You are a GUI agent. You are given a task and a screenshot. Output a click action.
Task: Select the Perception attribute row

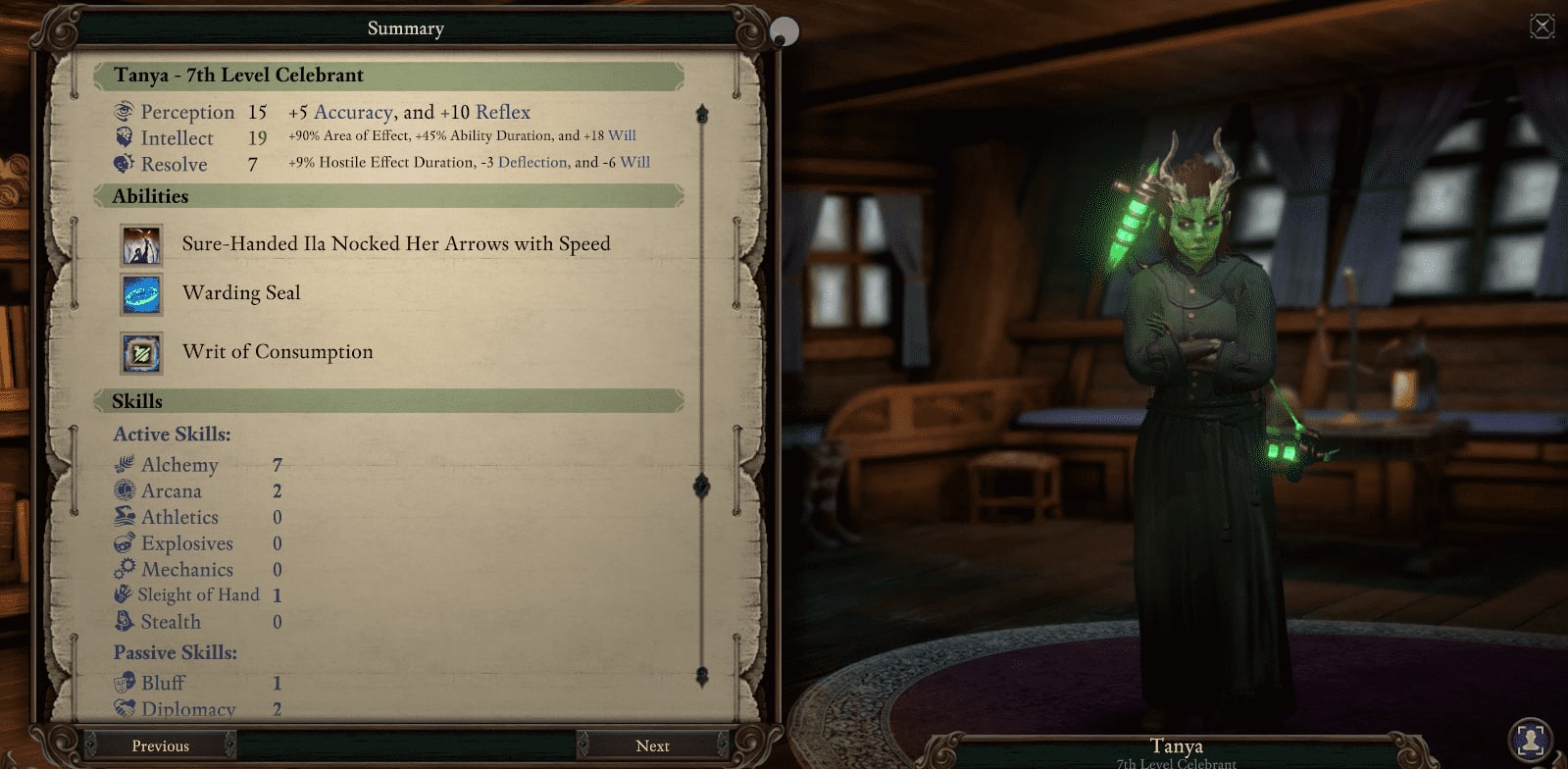click(187, 112)
